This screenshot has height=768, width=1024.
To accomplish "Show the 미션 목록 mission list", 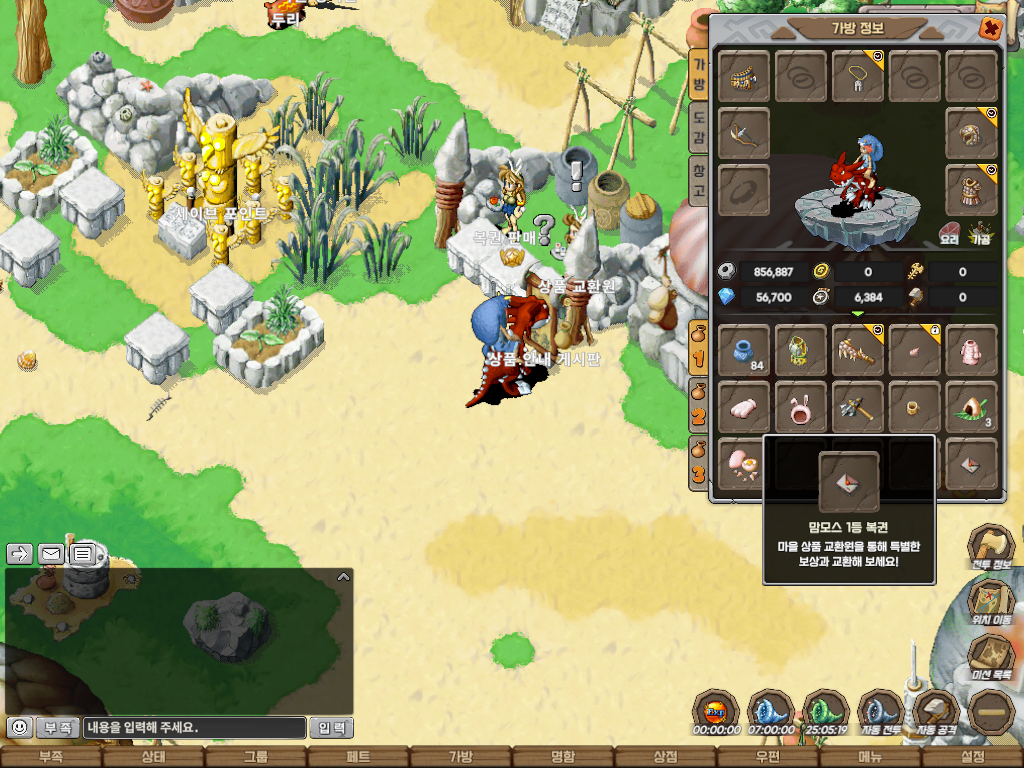I will coord(991,658).
